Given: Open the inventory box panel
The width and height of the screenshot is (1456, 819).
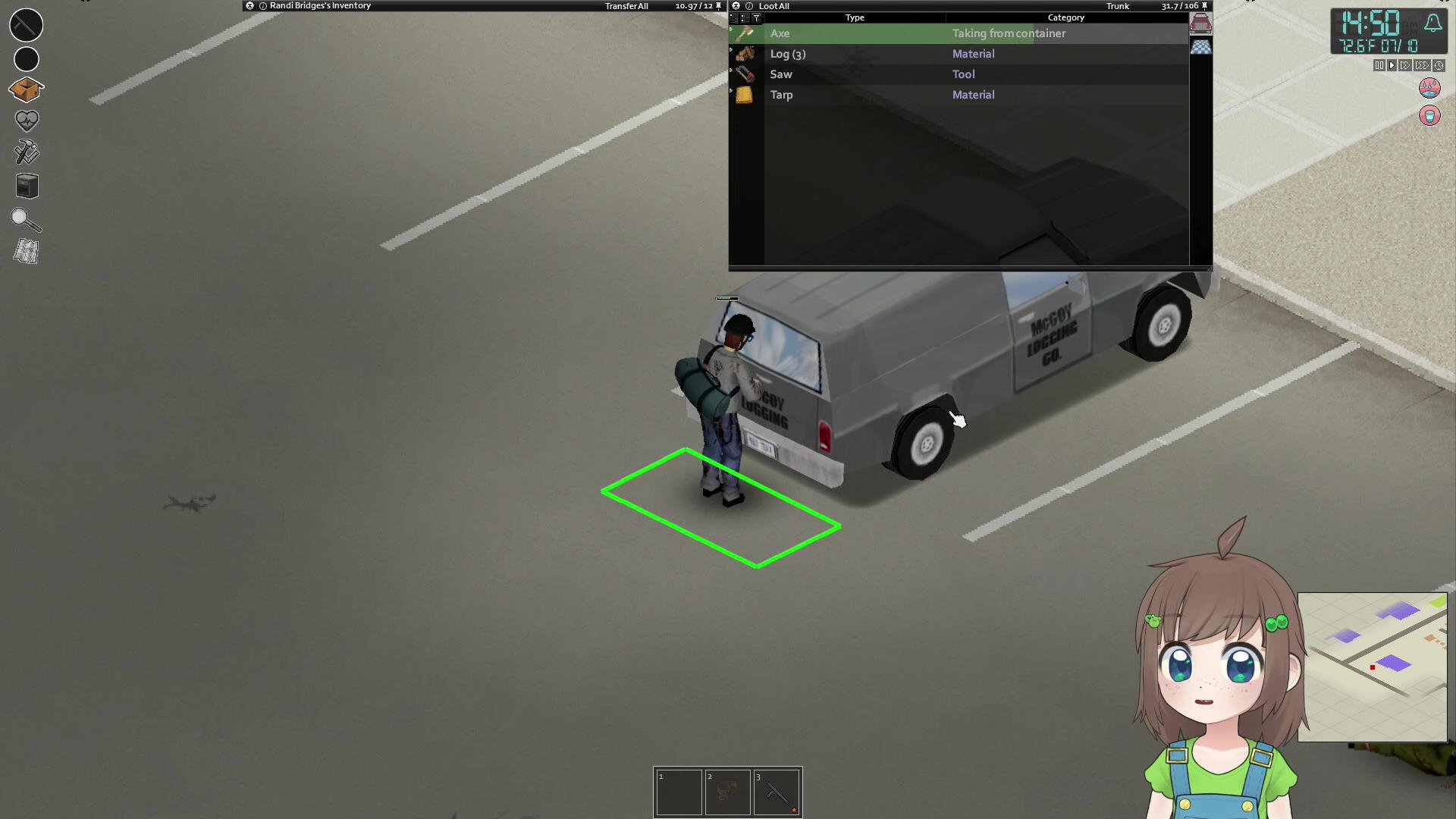Looking at the screenshot, I should (x=26, y=89).
